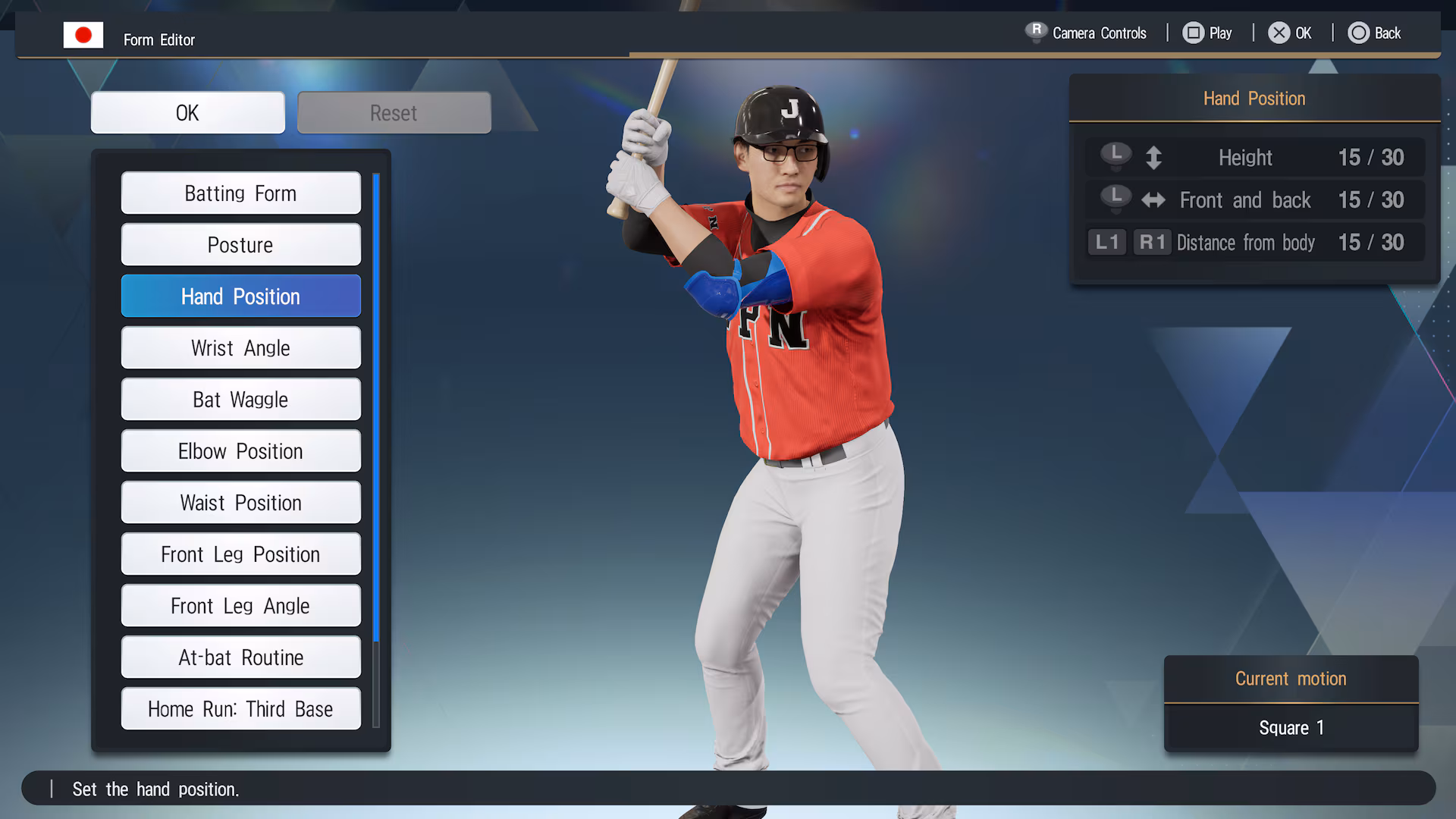Select Home Run: Third Base entry
The image size is (1456, 819).
click(x=240, y=709)
